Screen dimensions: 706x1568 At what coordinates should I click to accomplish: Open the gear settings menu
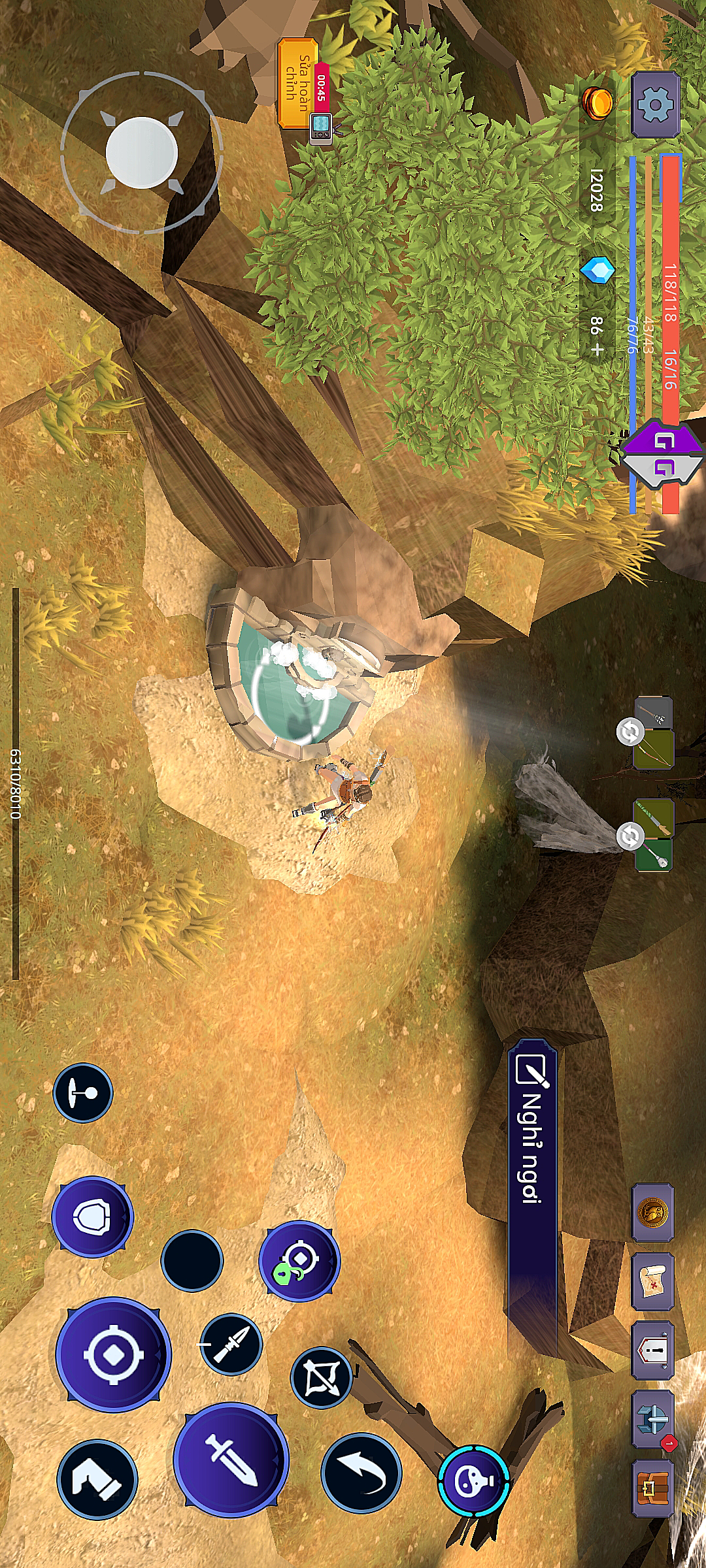655,105
